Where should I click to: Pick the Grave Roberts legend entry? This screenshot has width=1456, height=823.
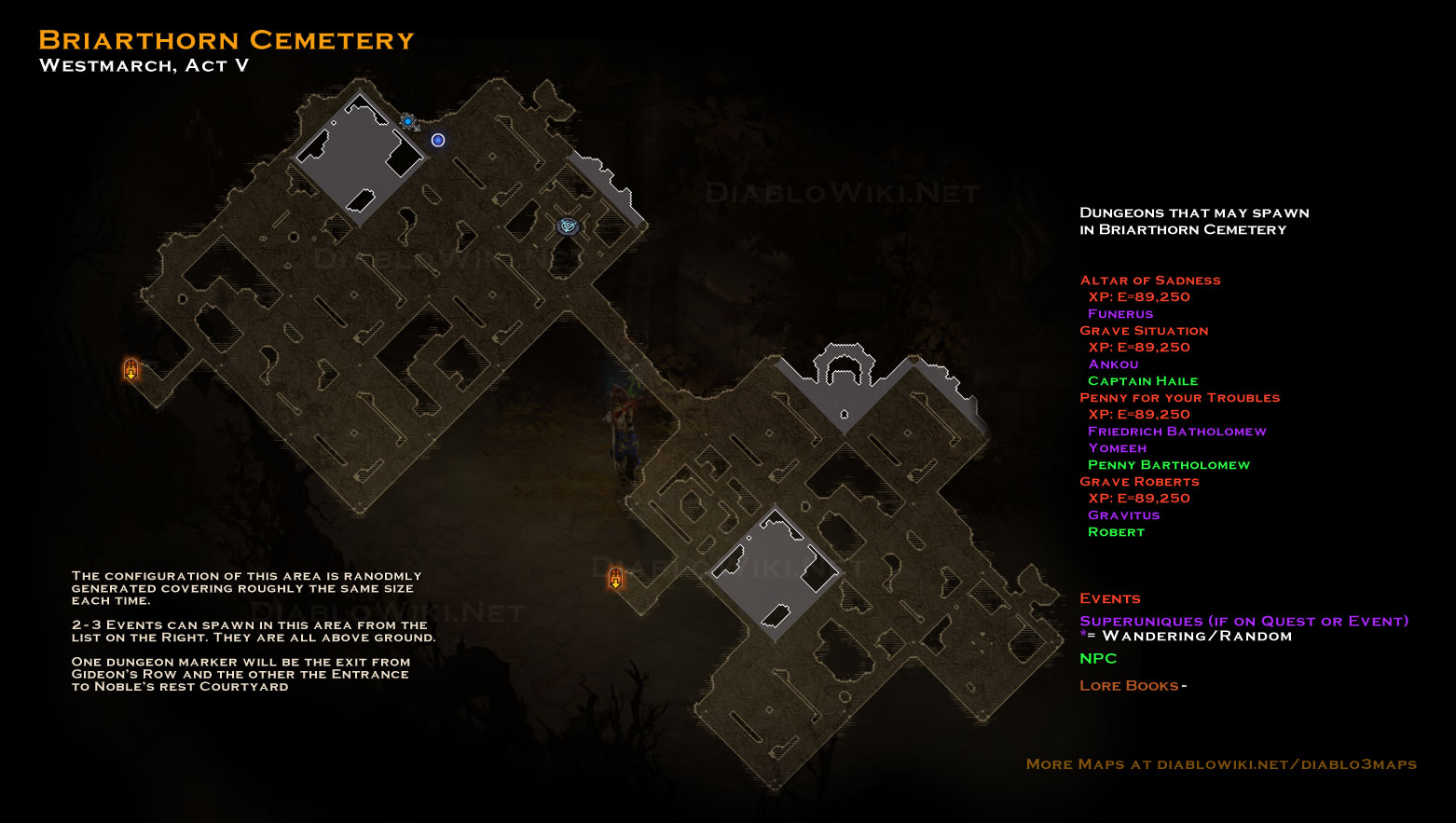pyautogui.click(x=1139, y=481)
